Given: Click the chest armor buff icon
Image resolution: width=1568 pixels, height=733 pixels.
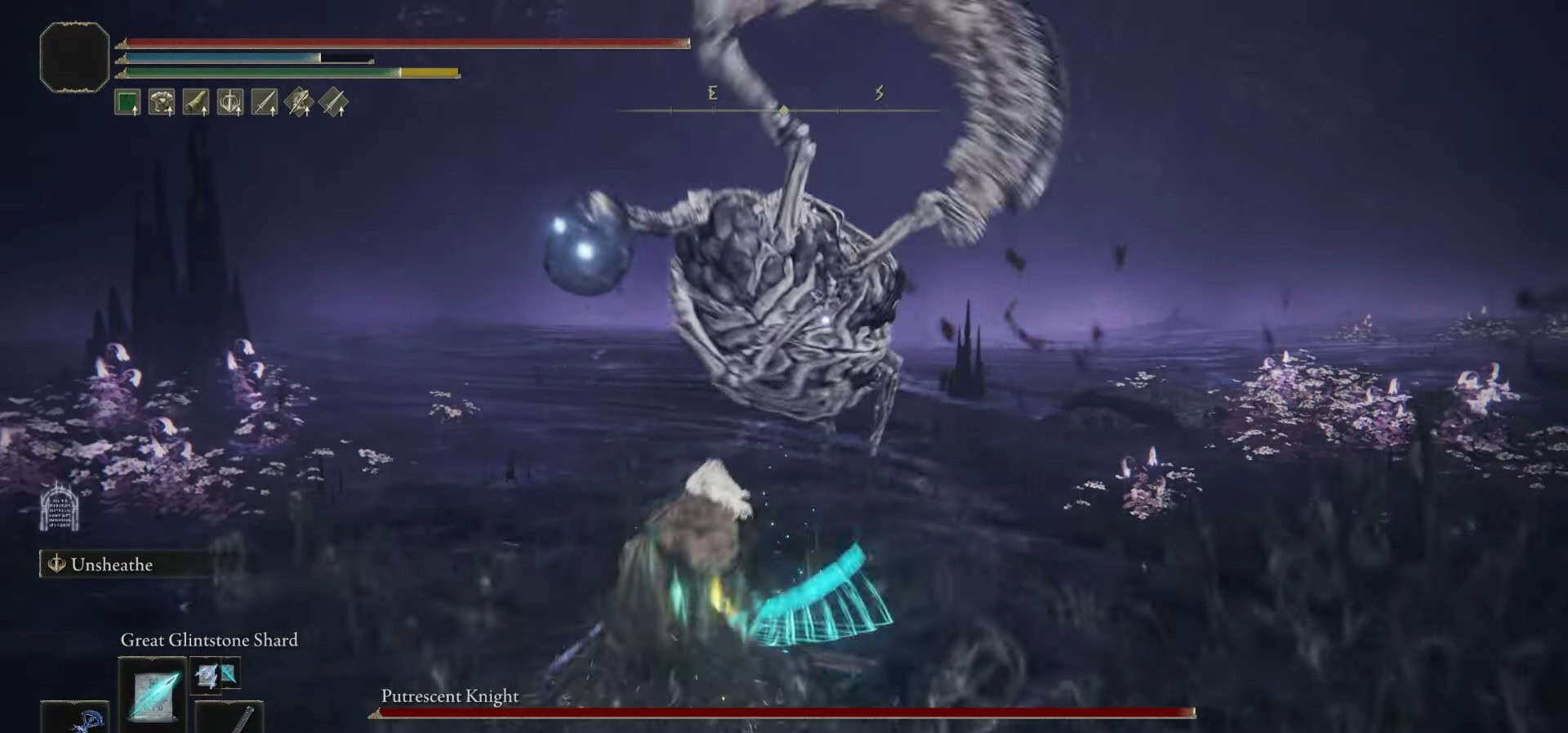Looking at the screenshot, I should (x=162, y=103).
